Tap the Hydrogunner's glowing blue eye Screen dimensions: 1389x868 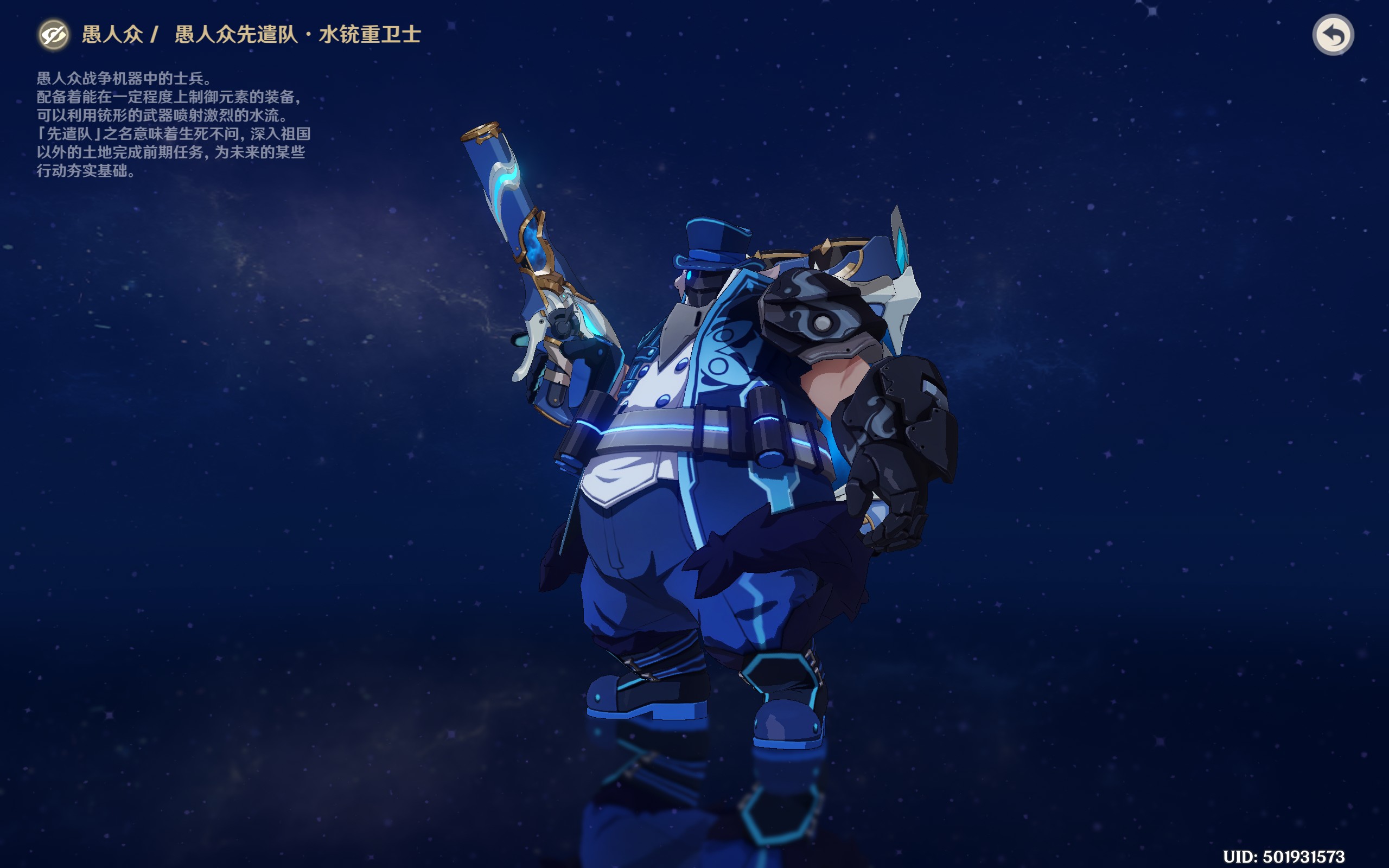pyautogui.click(x=689, y=276)
